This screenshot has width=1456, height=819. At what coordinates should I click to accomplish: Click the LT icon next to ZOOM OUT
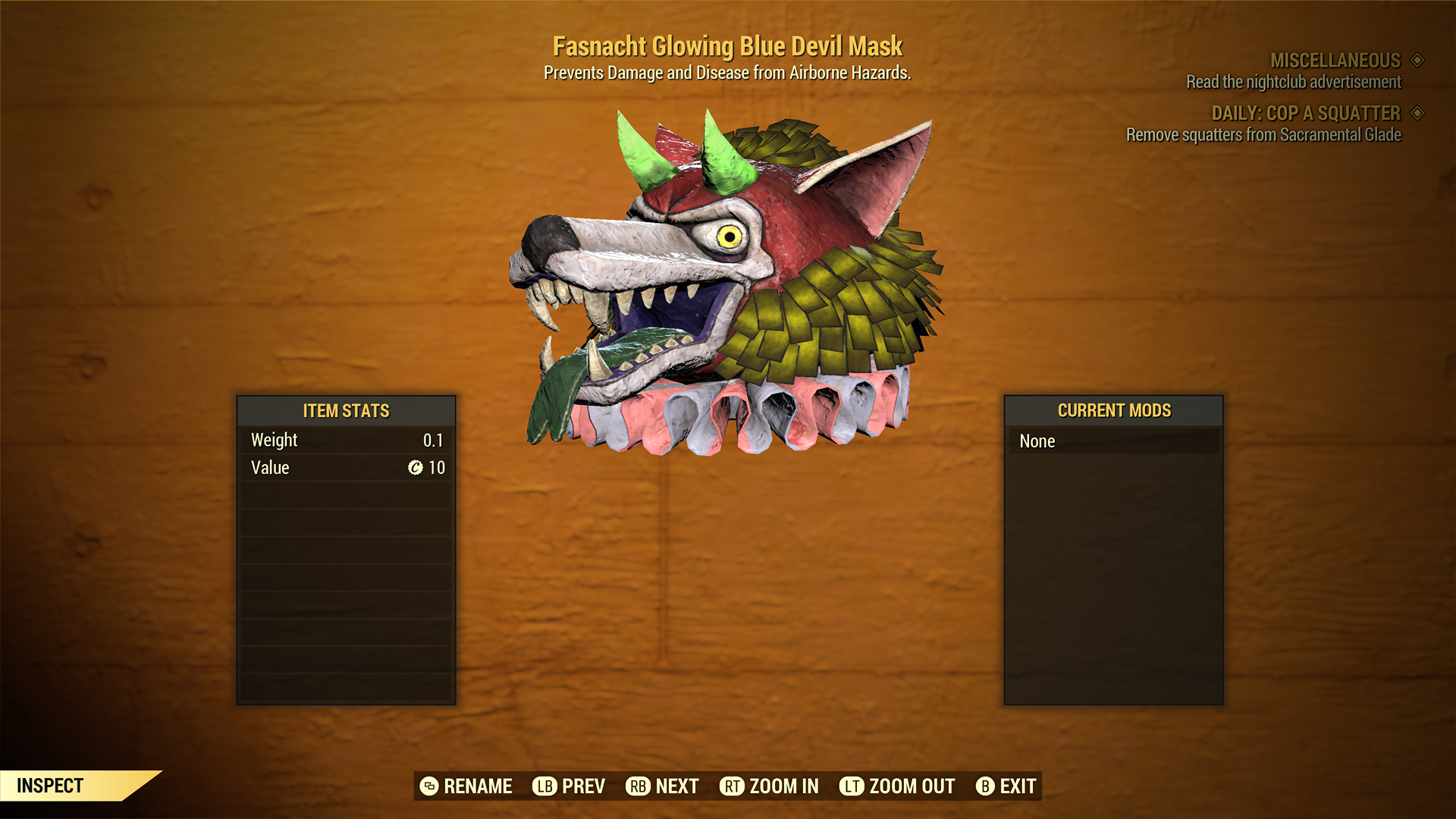[x=852, y=786]
